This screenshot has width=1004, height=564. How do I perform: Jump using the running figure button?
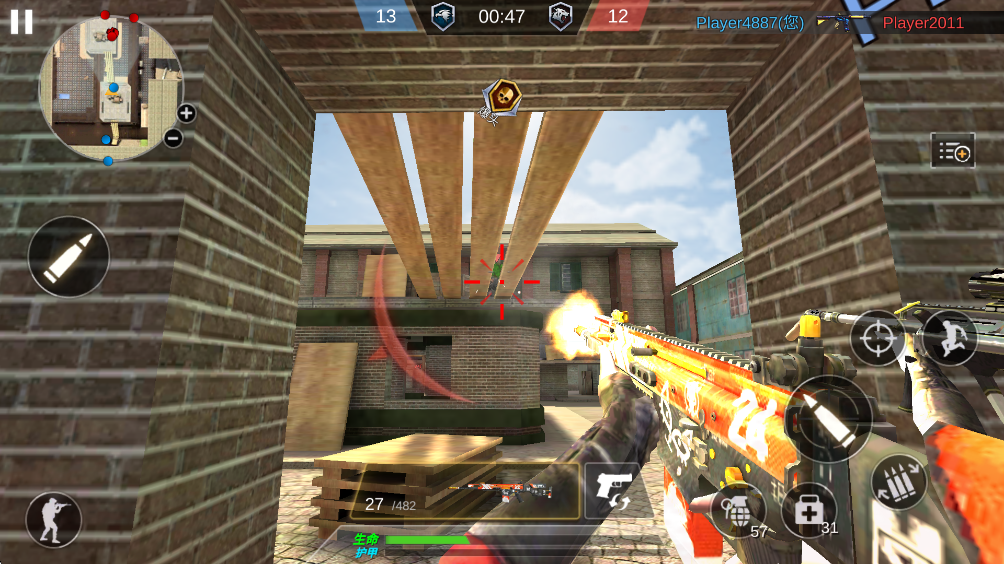pyautogui.click(x=948, y=337)
